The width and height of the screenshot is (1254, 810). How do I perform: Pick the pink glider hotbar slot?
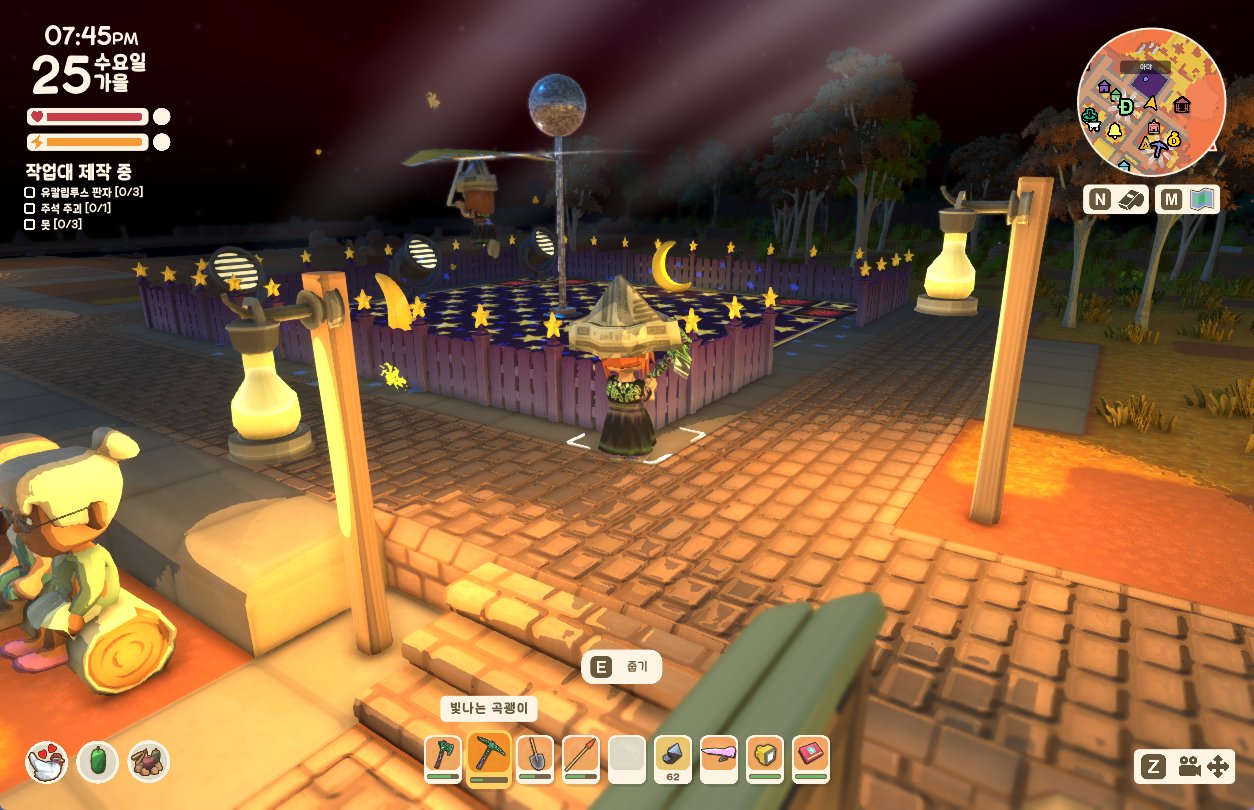(719, 757)
